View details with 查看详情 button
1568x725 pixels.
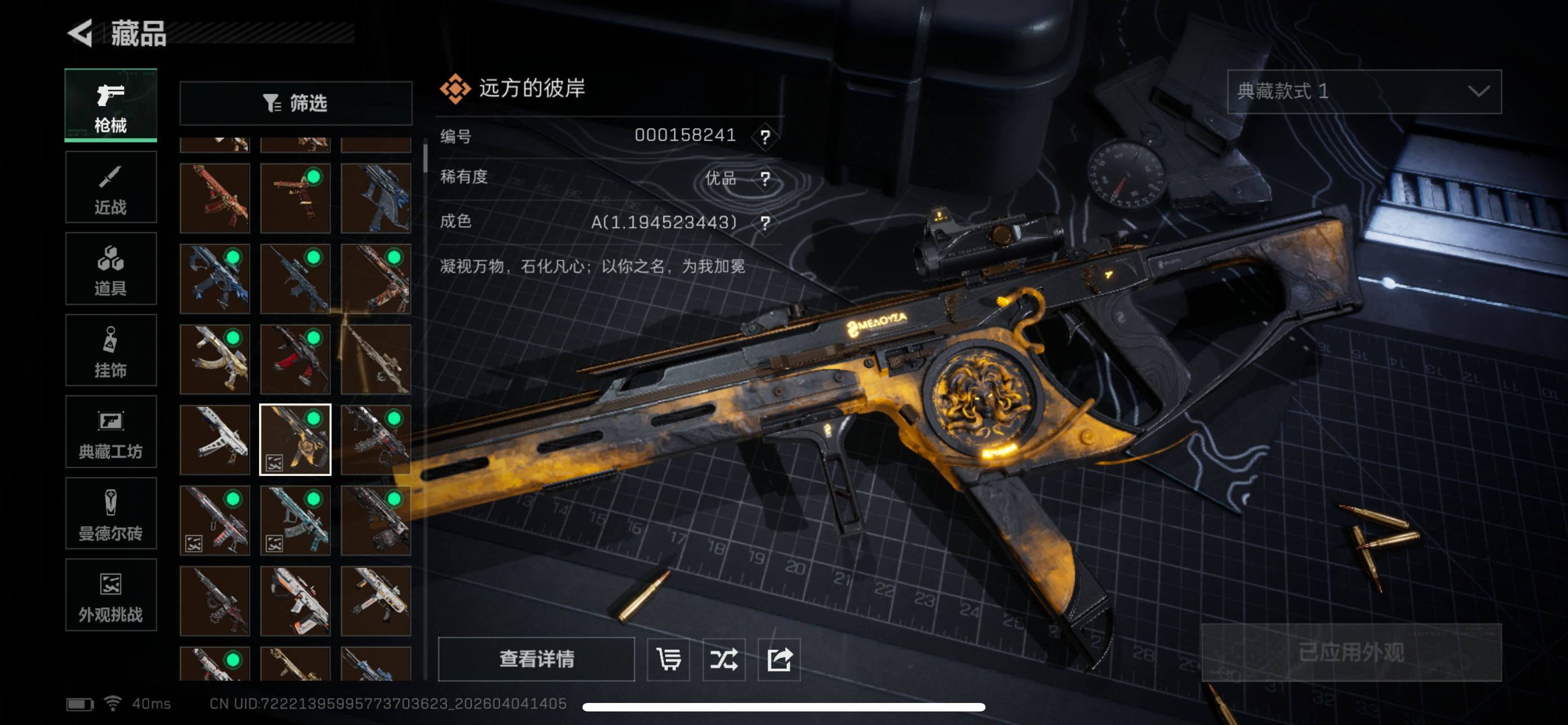[536, 658]
